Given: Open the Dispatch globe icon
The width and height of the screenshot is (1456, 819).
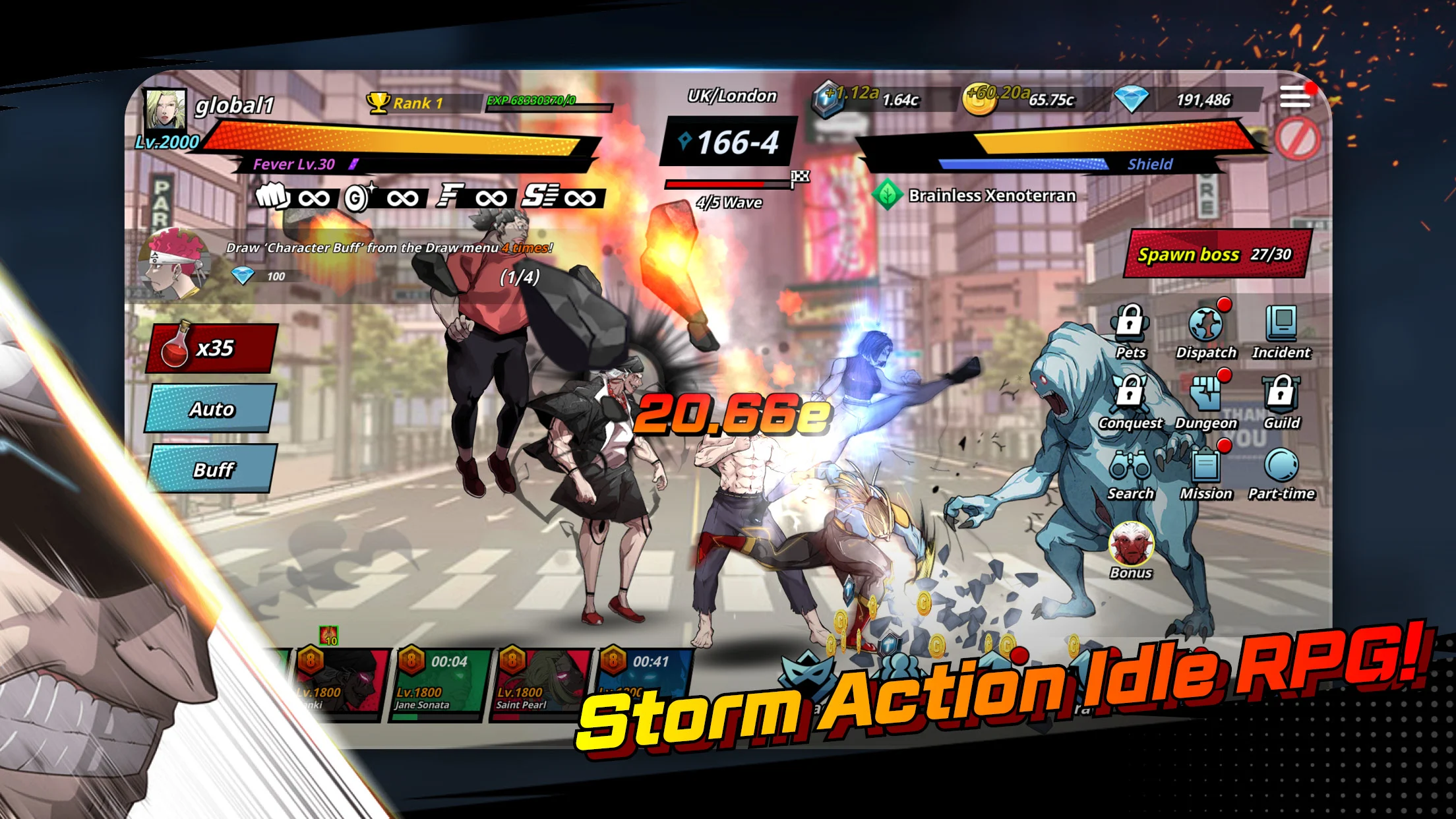Looking at the screenshot, I should 1206,324.
